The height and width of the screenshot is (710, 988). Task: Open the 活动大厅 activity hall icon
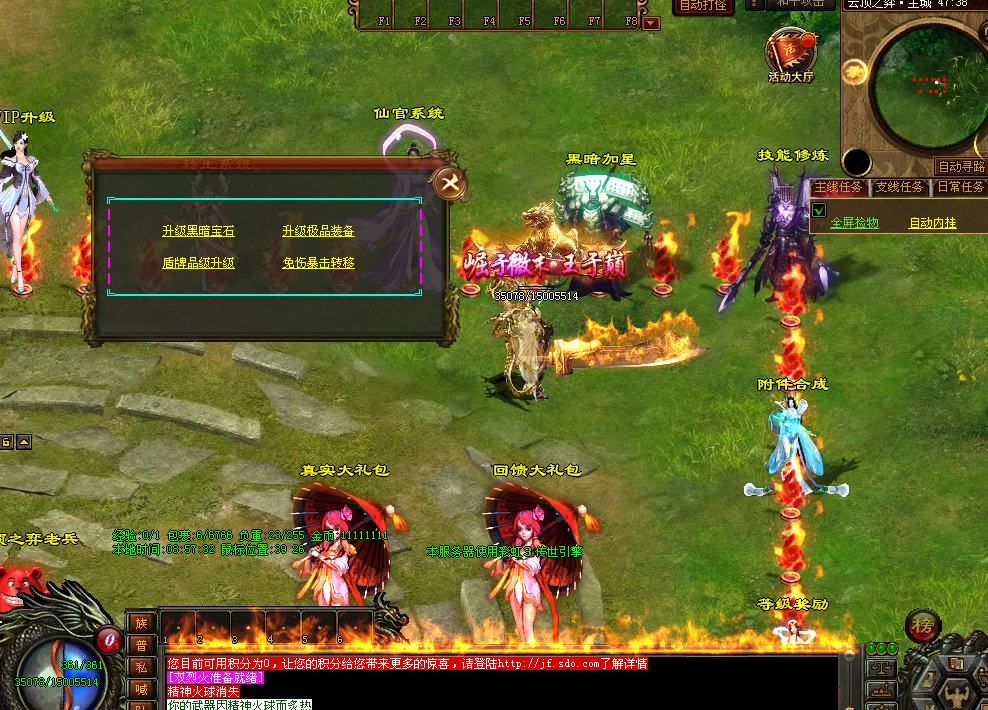(x=791, y=53)
